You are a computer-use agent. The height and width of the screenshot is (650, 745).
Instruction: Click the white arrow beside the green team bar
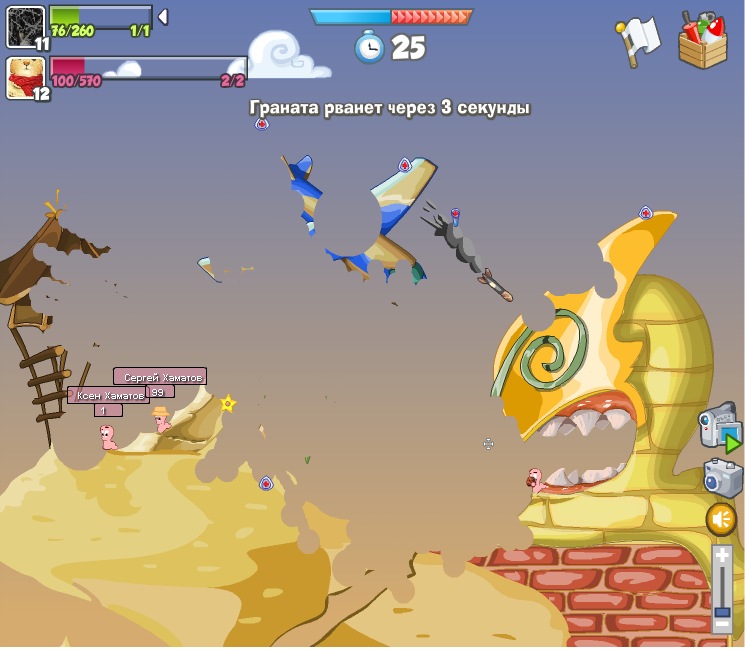pyautogui.click(x=163, y=17)
